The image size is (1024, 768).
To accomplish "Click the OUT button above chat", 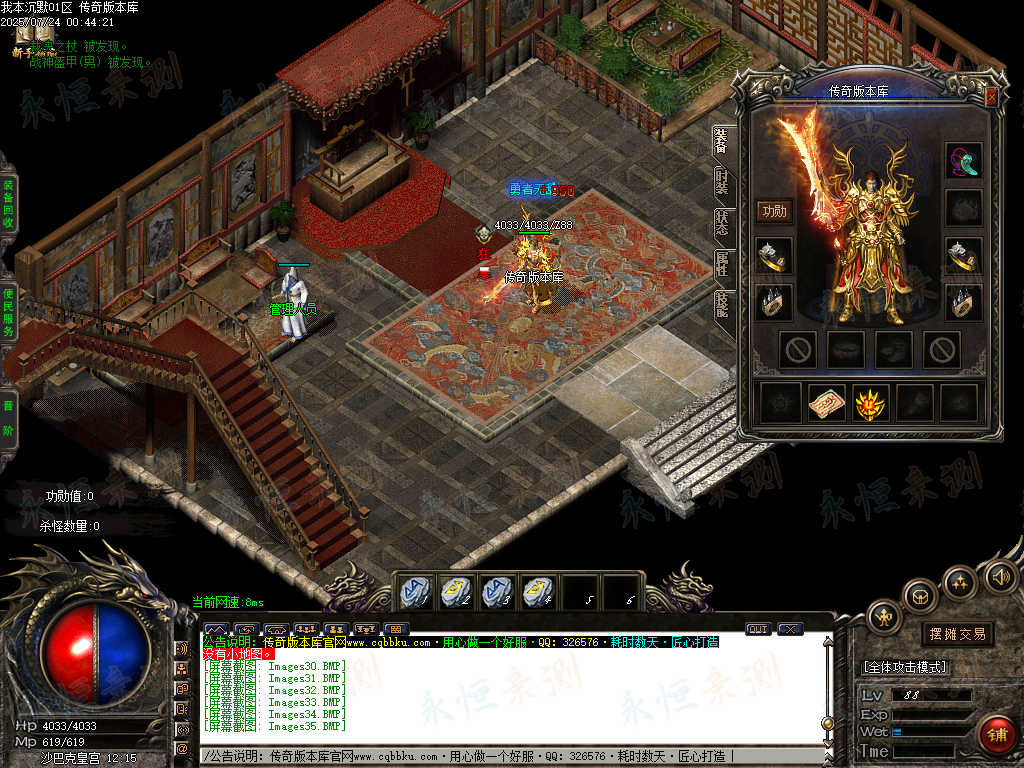I will coord(758,629).
